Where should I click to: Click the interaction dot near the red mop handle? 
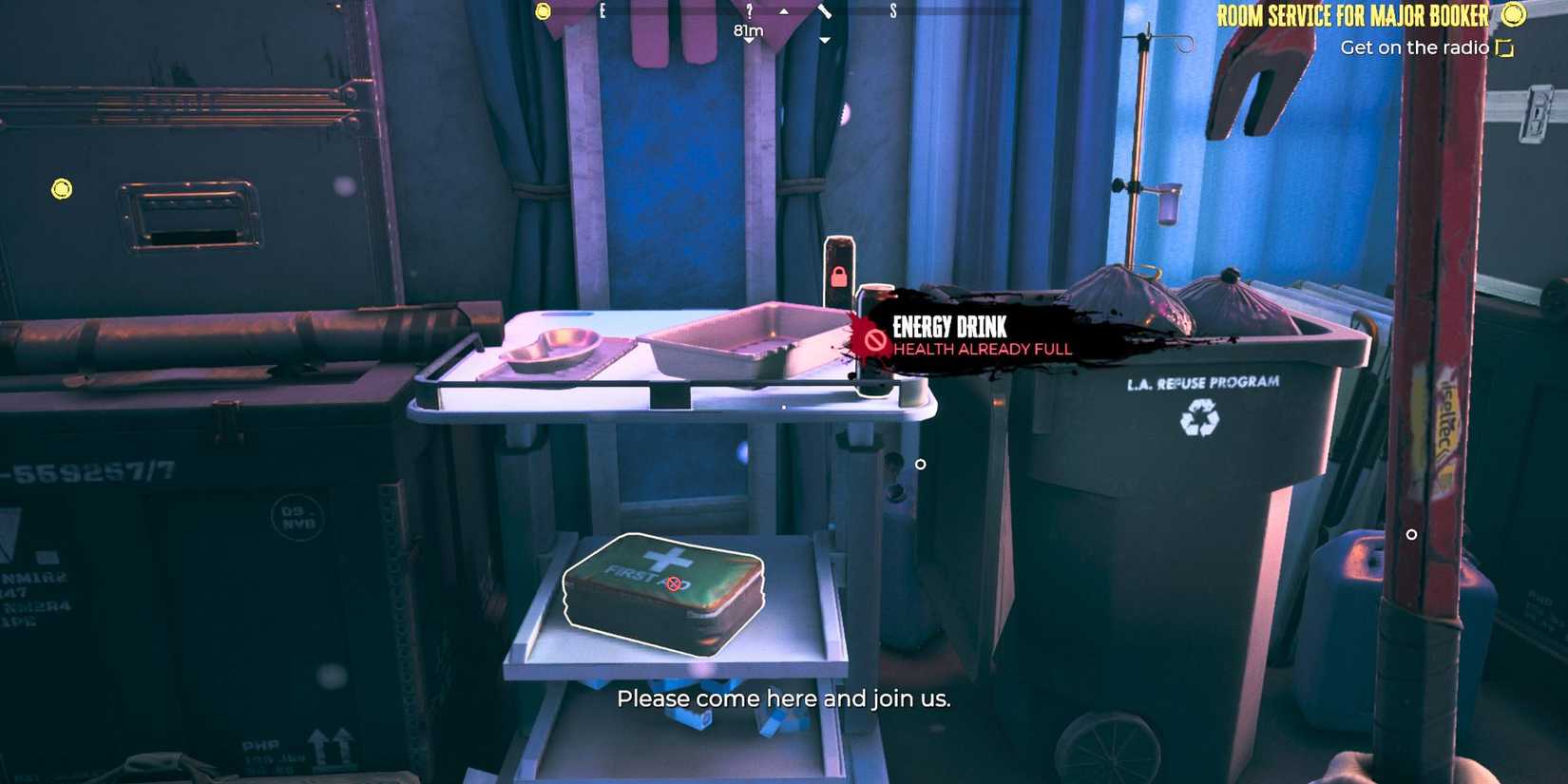pyautogui.click(x=1410, y=535)
